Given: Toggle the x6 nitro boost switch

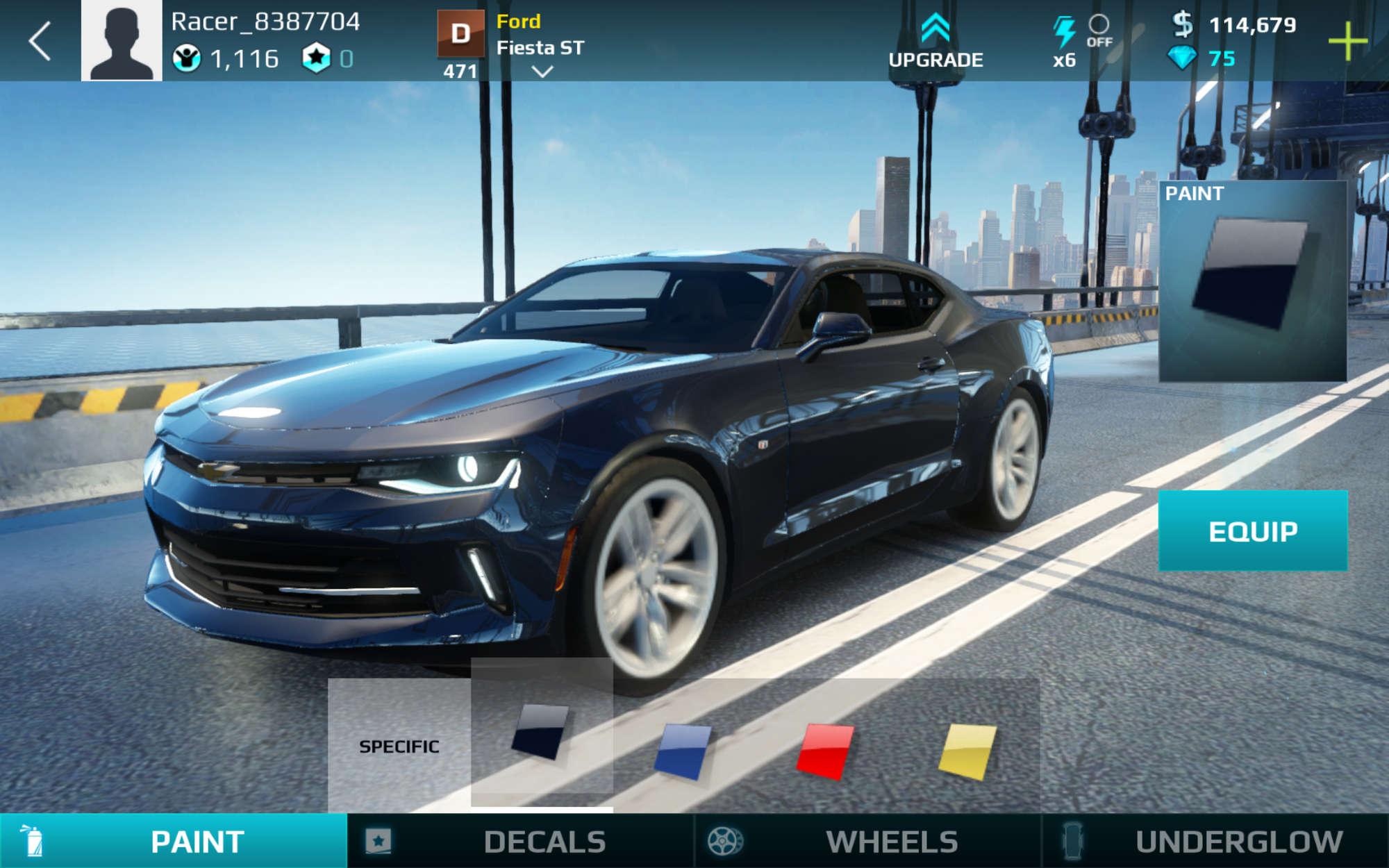Looking at the screenshot, I should pyautogui.click(x=1099, y=31).
